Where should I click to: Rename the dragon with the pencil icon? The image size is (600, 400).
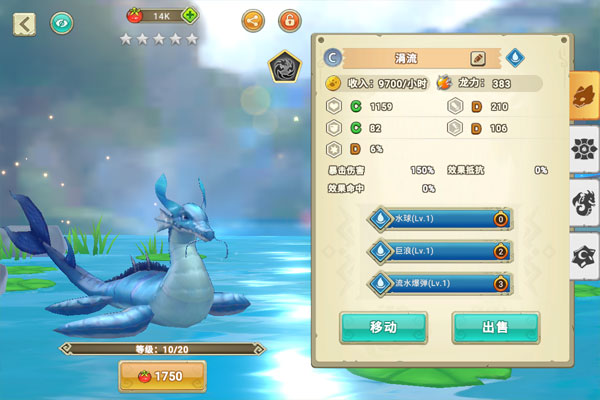tap(479, 59)
